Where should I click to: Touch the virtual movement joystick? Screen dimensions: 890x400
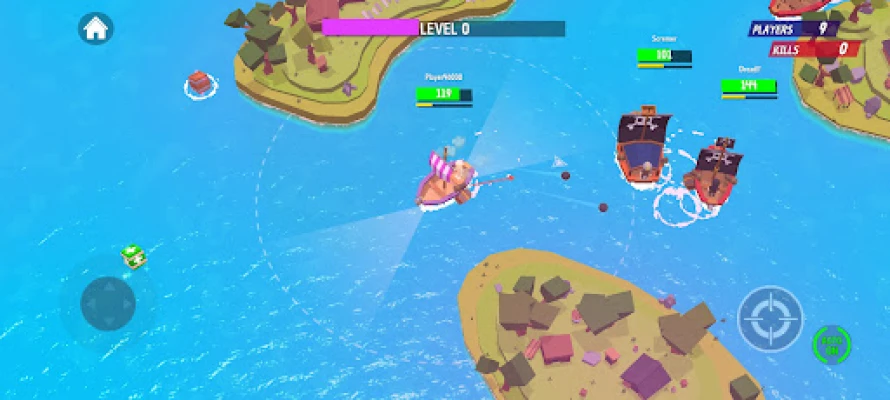(108, 303)
